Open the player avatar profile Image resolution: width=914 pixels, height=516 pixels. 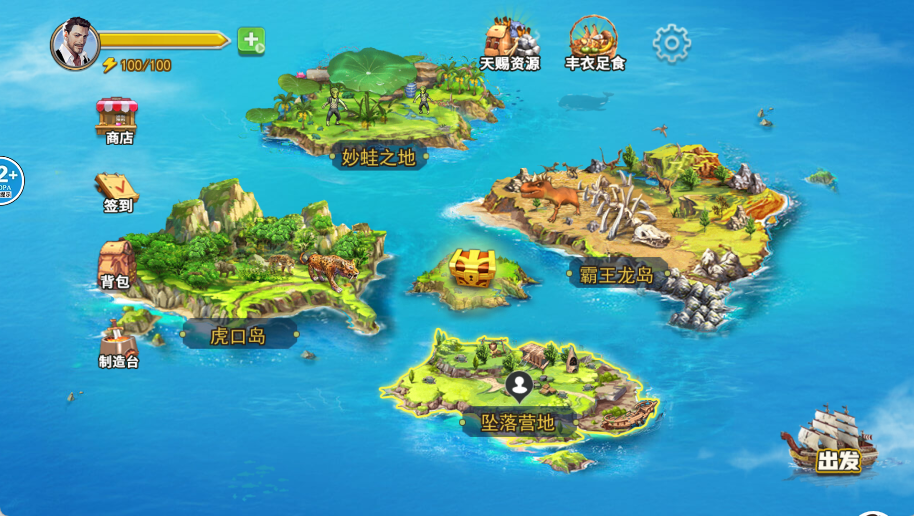coord(75,44)
